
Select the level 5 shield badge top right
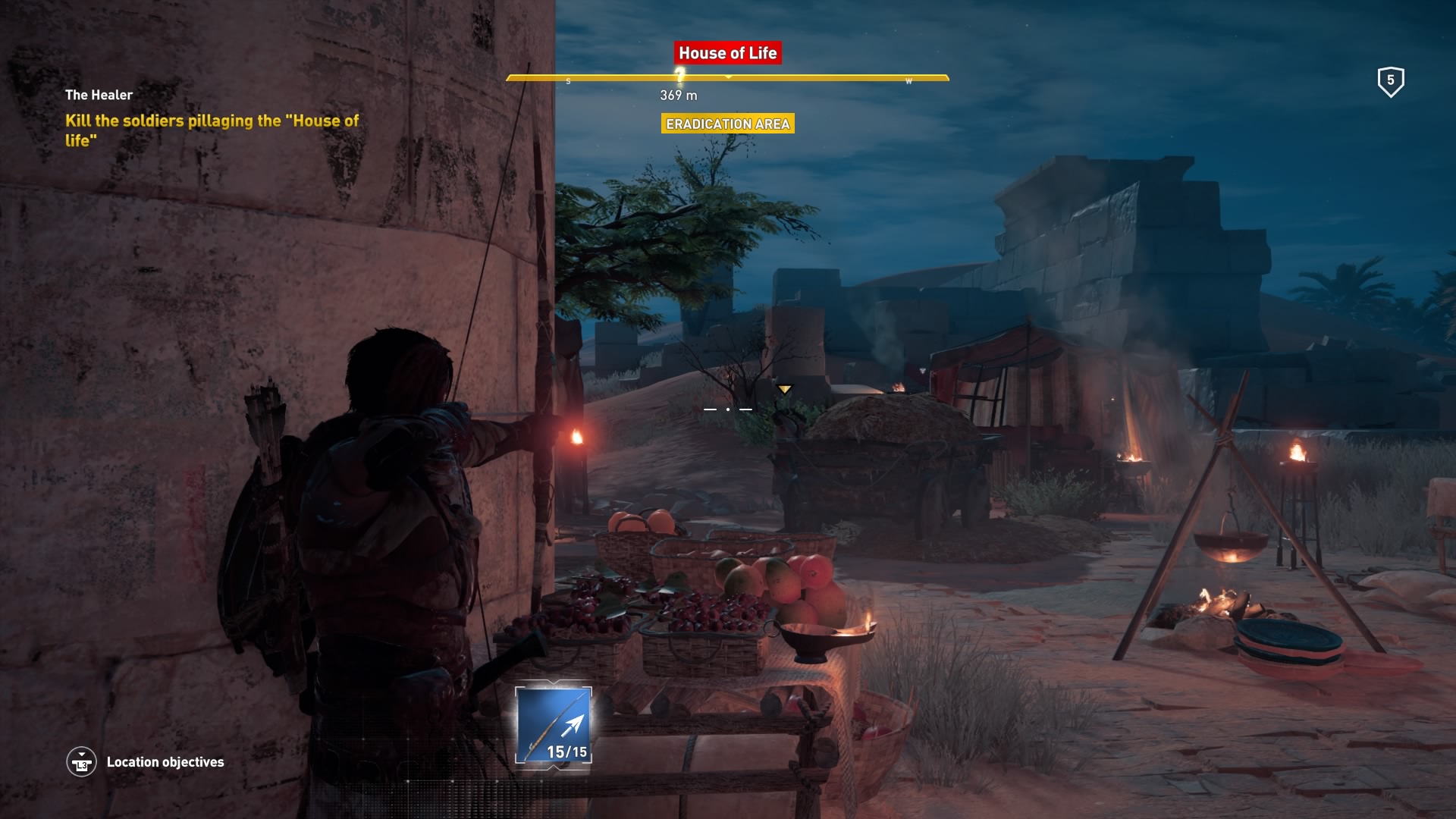(1390, 81)
